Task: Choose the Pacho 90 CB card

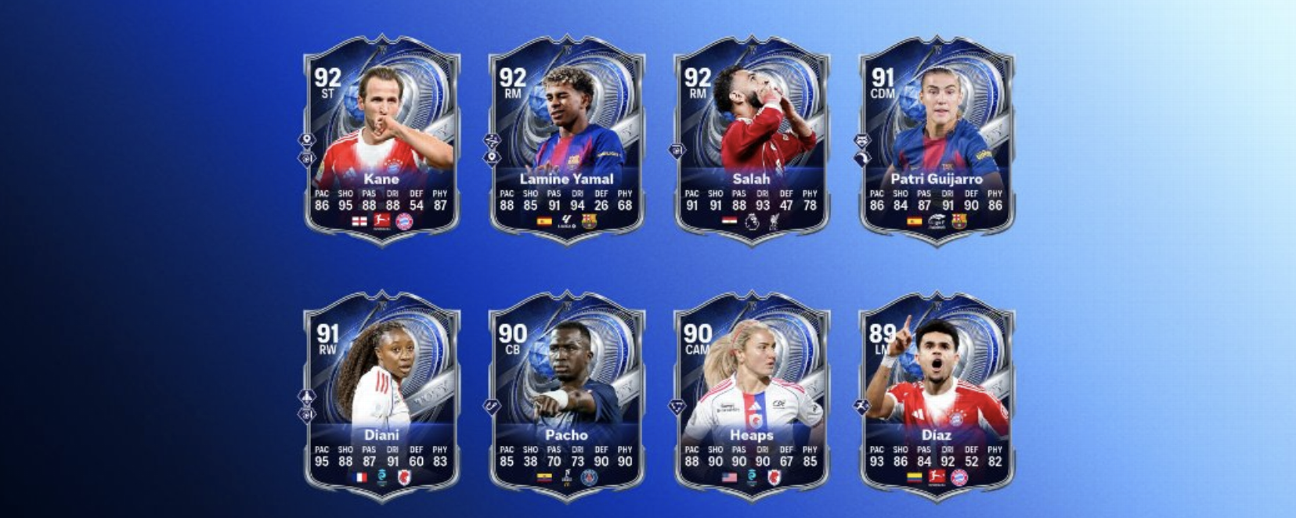Action: pyautogui.click(x=566, y=395)
